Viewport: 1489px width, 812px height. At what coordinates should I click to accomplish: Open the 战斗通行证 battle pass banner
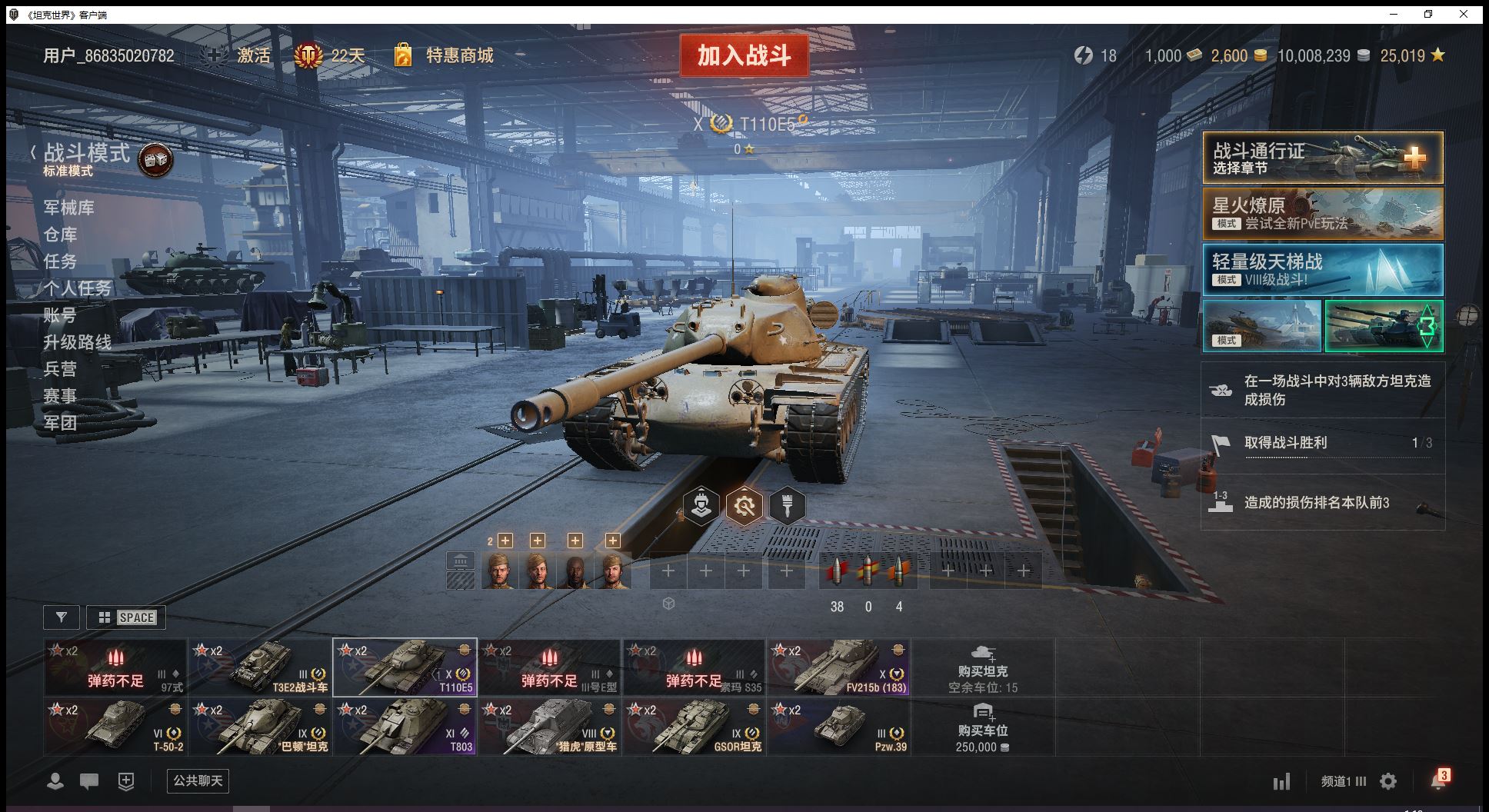click(1322, 158)
